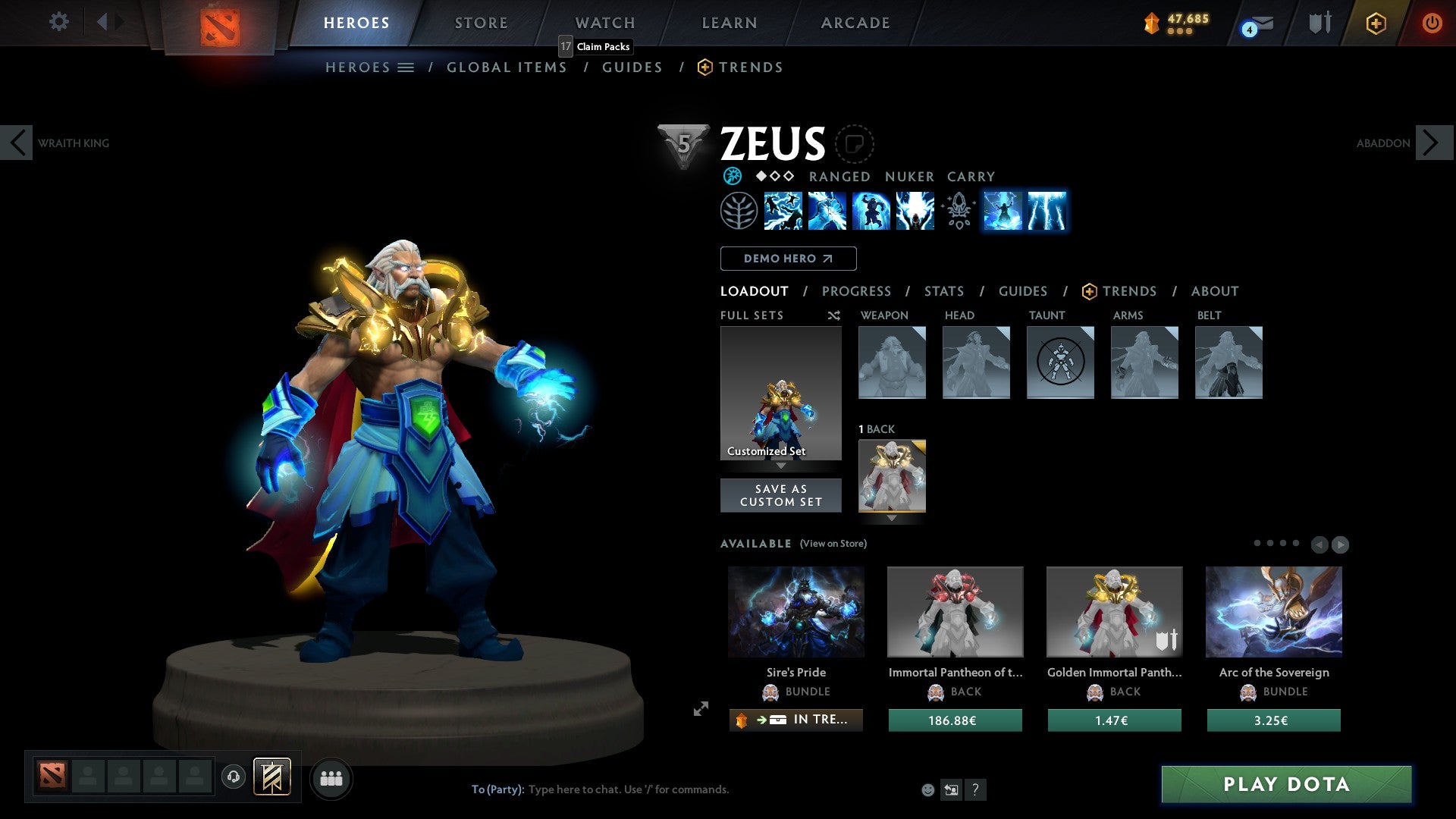This screenshot has height=819, width=1456.
Task: Open the settings gear icon
Action: pyautogui.click(x=58, y=22)
